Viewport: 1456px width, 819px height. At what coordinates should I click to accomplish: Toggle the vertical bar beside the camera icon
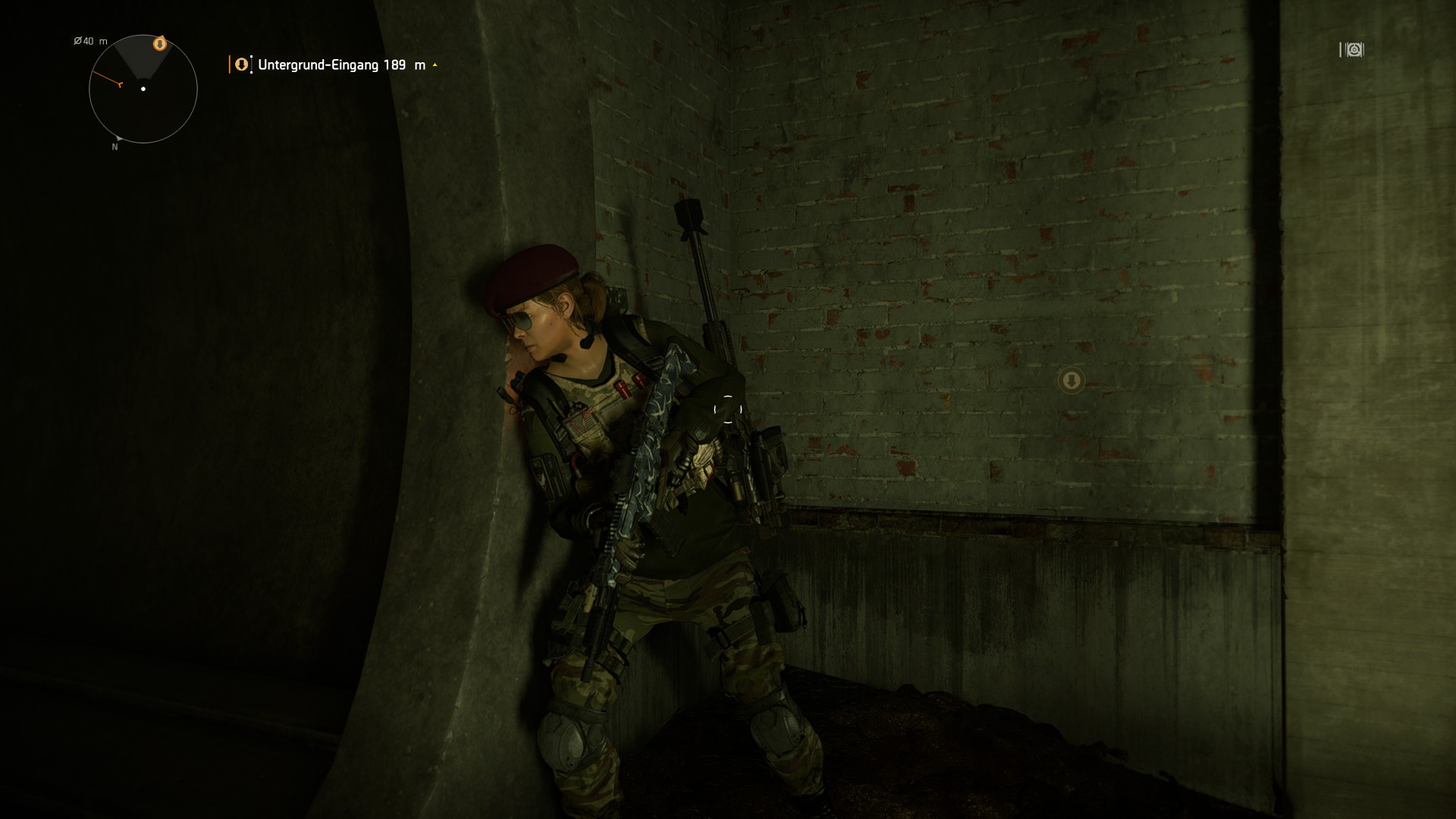tap(1339, 50)
